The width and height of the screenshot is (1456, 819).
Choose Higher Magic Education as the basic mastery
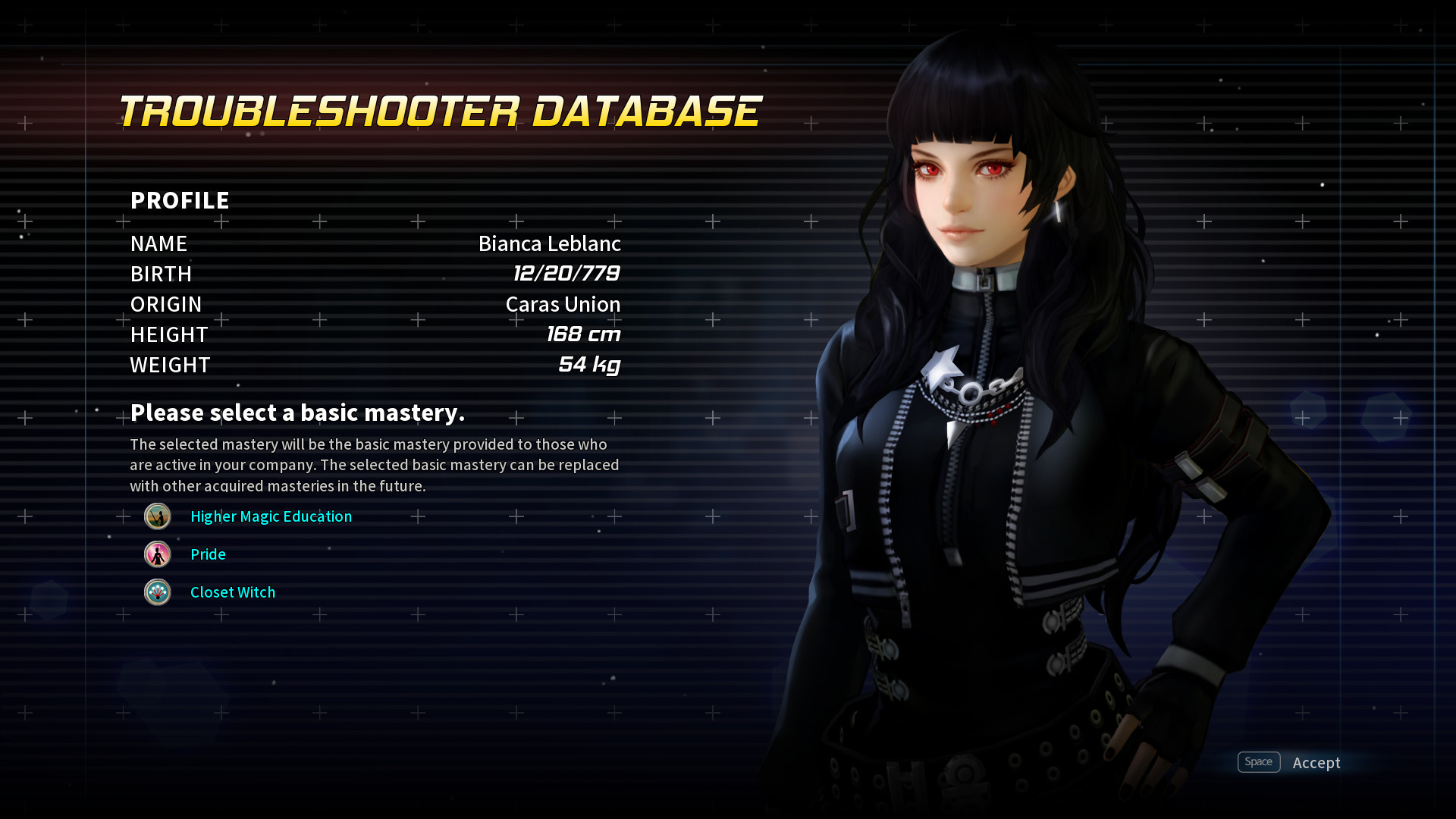point(271,516)
